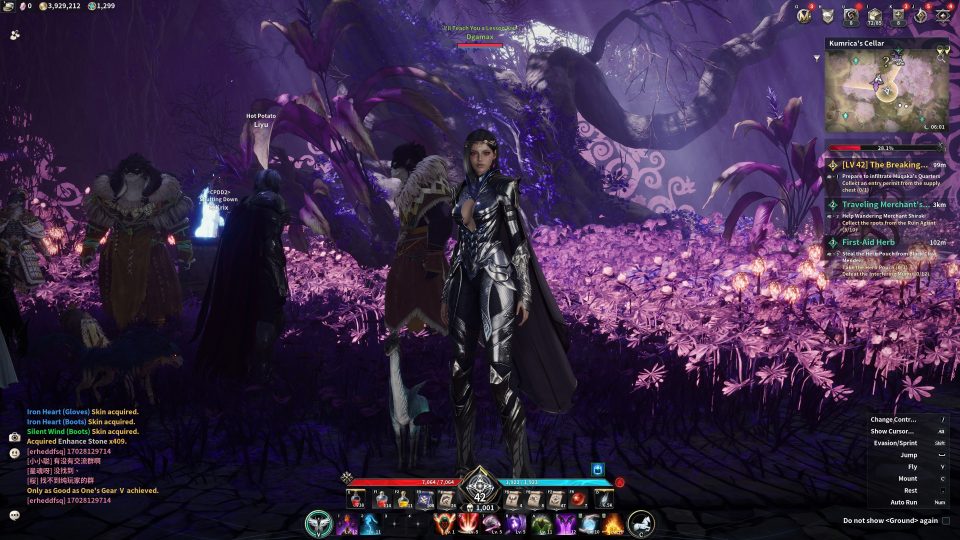Open the gold M menu icon

[x=803, y=15]
